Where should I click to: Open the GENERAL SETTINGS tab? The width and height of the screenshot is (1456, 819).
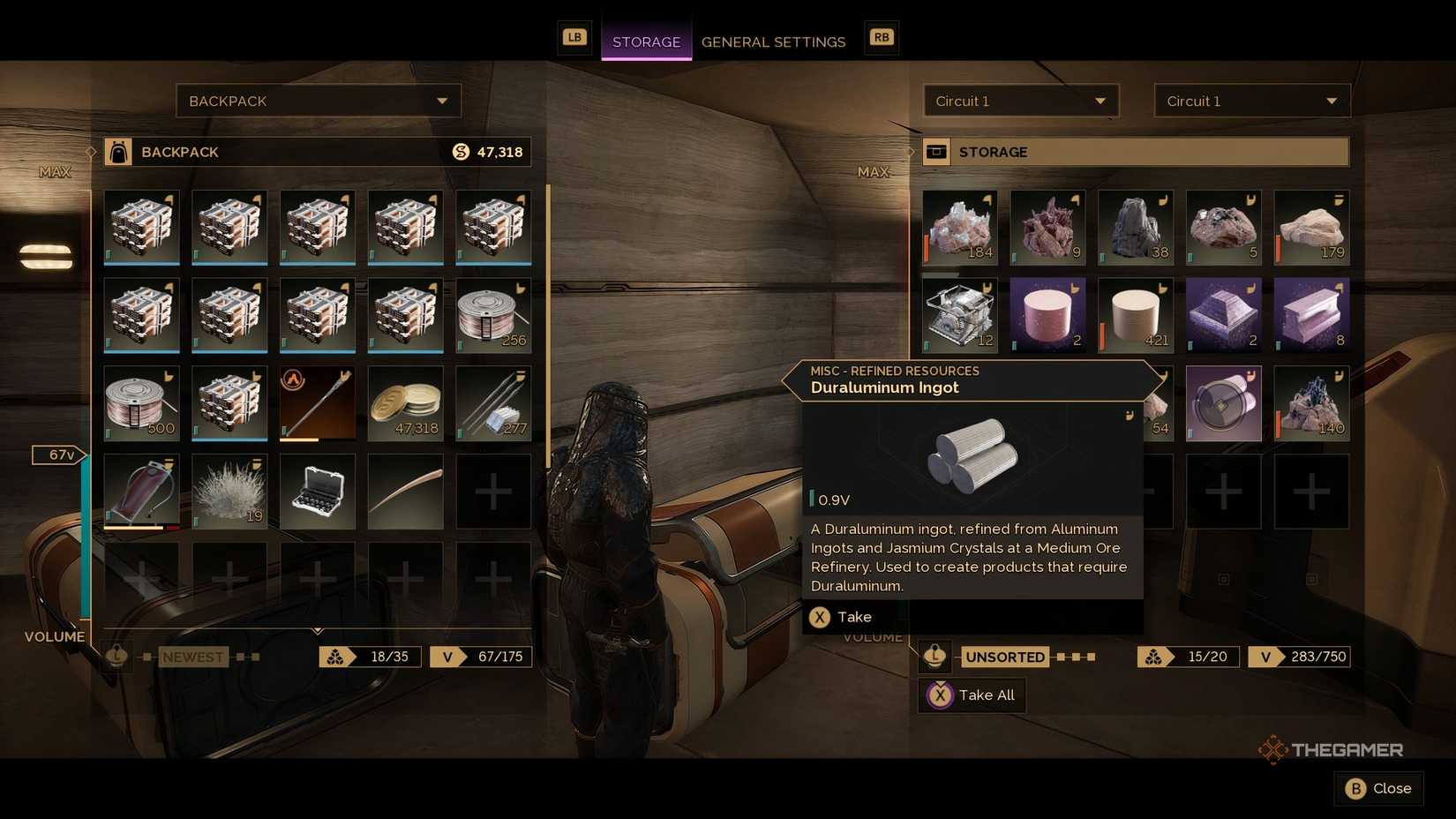click(x=773, y=41)
